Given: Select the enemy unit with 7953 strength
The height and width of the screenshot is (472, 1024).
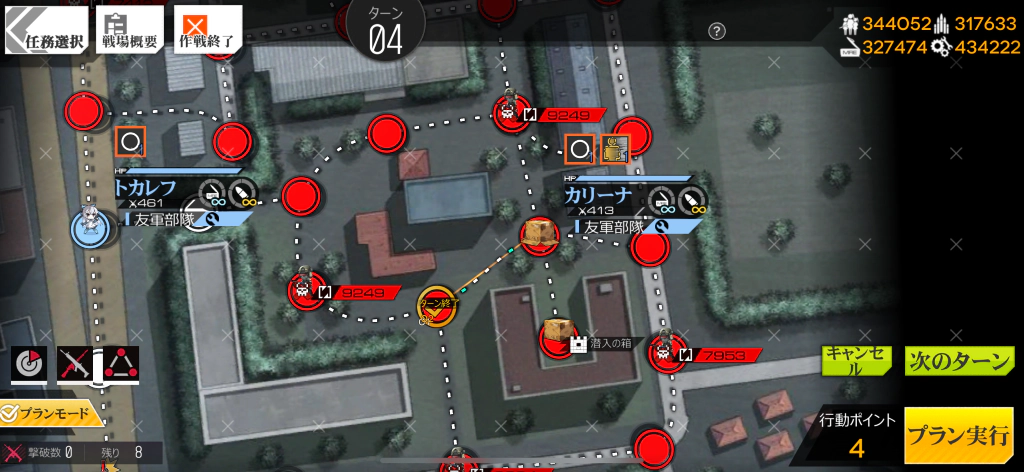Looking at the screenshot, I should pyautogui.click(x=663, y=353).
